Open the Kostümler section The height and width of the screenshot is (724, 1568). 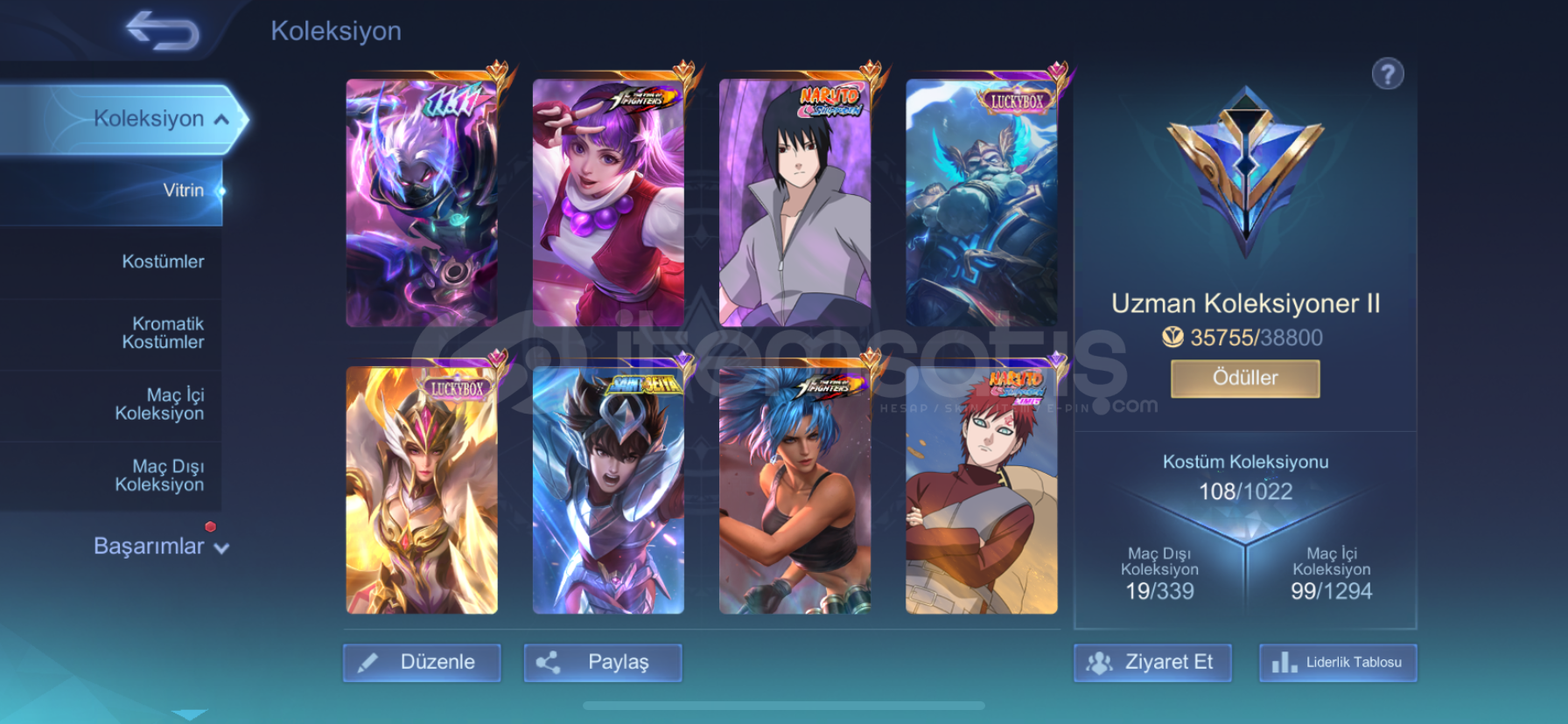[162, 261]
